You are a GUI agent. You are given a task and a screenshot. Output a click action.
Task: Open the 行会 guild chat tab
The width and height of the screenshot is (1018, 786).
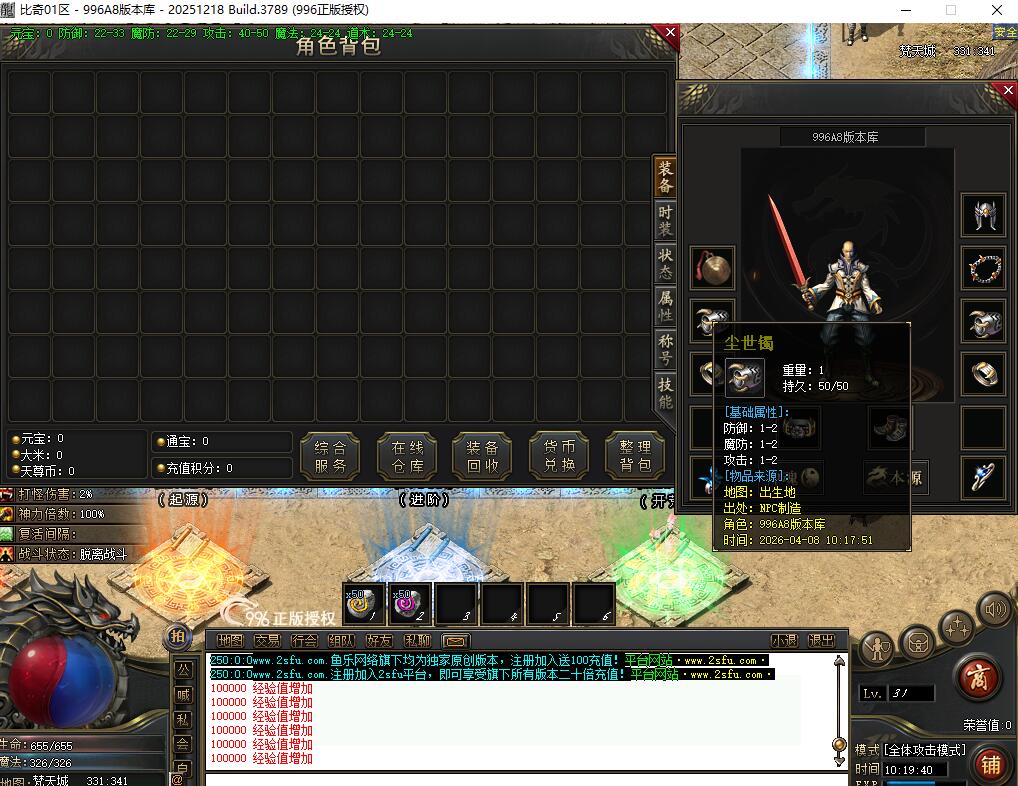click(304, 641)
